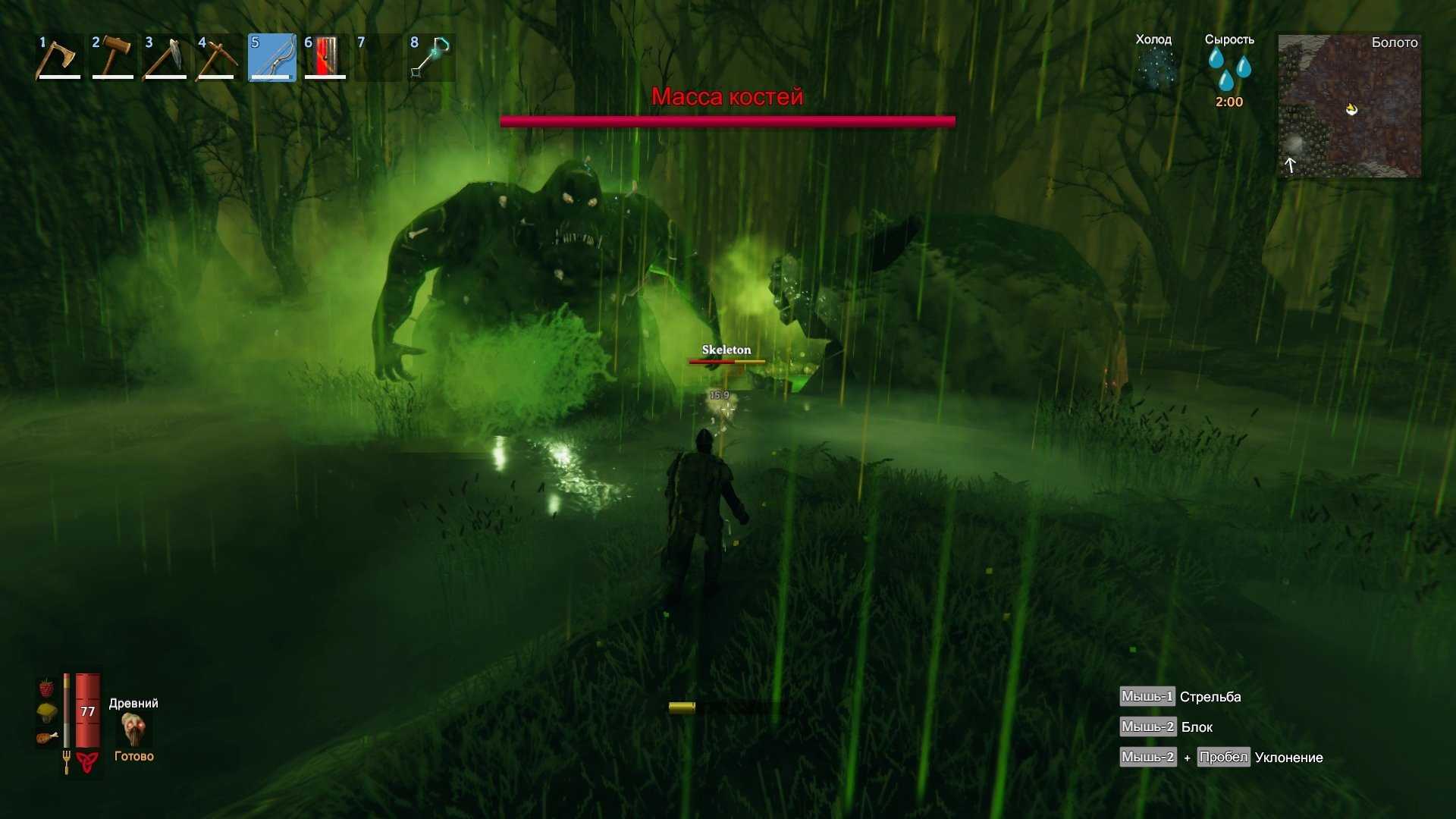Choose the hoe in hotbar slot 3

tap(165, 57)
